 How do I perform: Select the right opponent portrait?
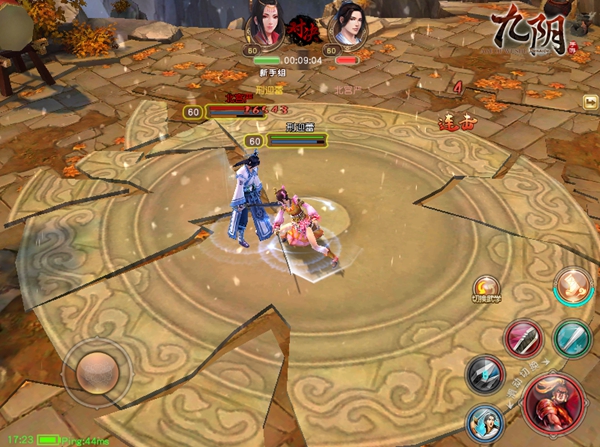point(348,23)
